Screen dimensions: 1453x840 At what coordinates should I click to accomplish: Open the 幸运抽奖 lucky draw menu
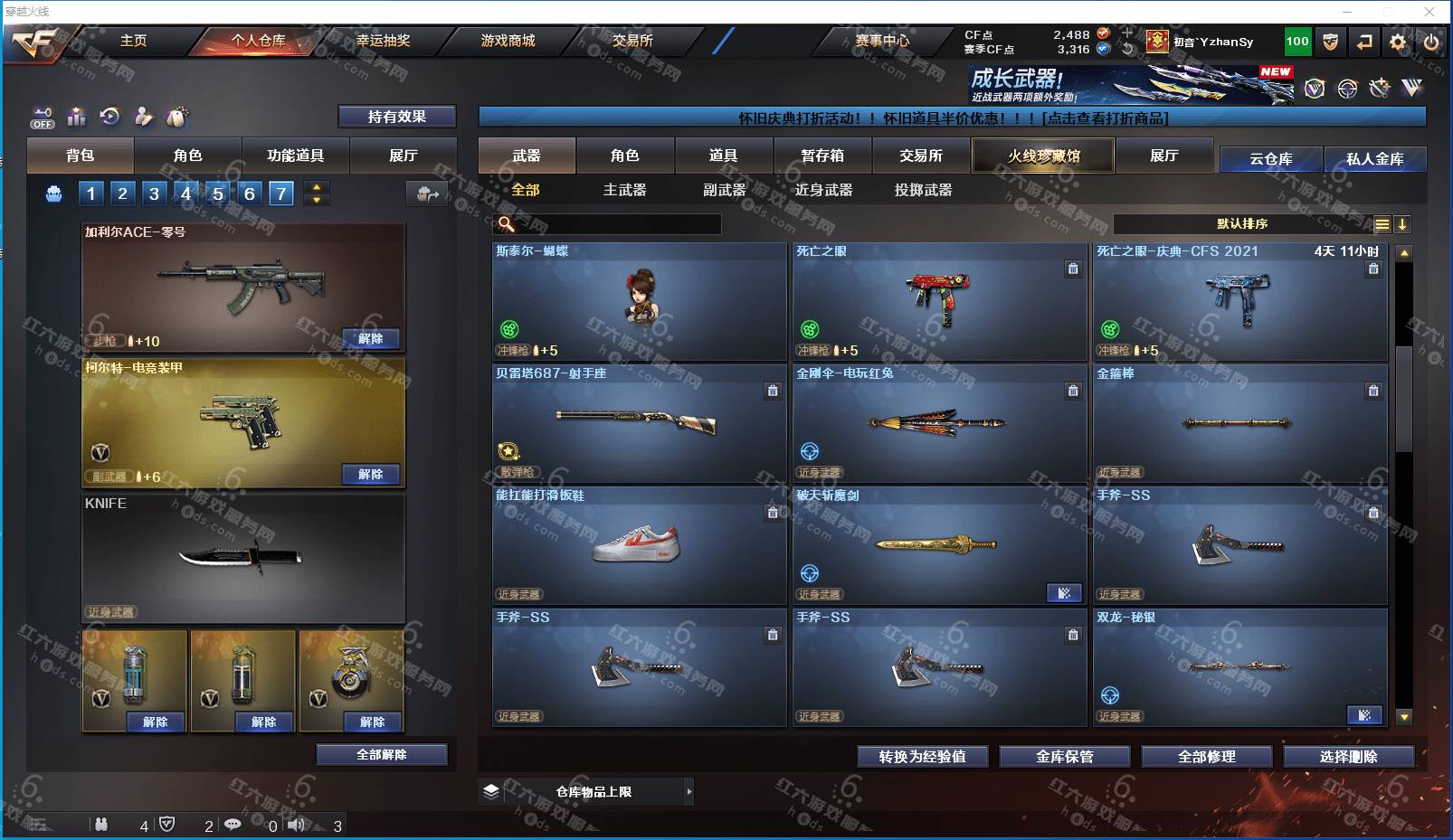click(383, 41)
